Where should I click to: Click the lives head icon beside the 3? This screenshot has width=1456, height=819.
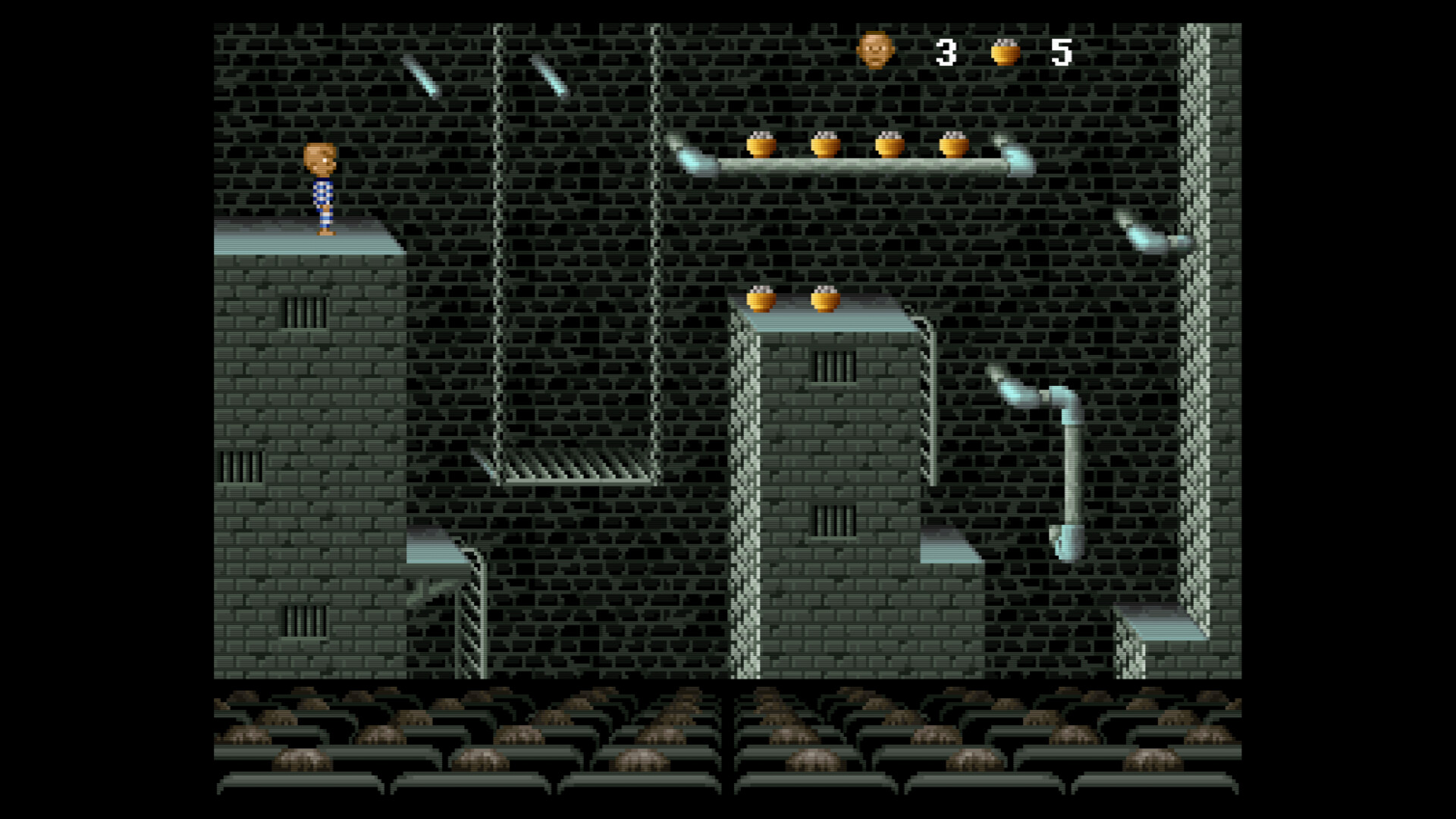pyautogui.click(x=875, y=51)
